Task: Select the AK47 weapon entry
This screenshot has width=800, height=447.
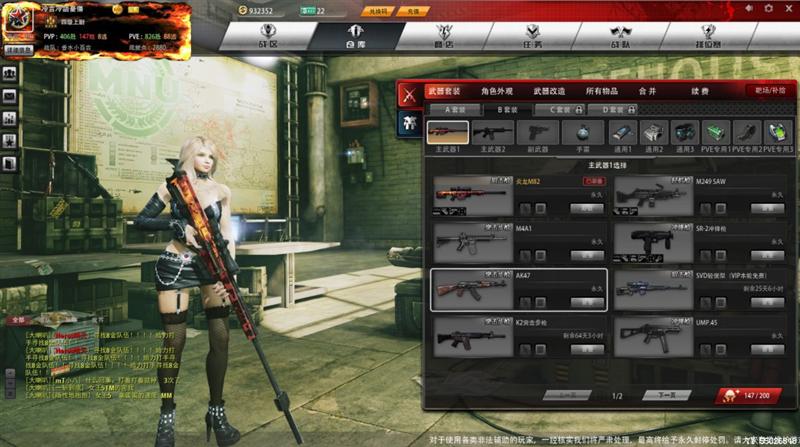Action: point(518,289)
